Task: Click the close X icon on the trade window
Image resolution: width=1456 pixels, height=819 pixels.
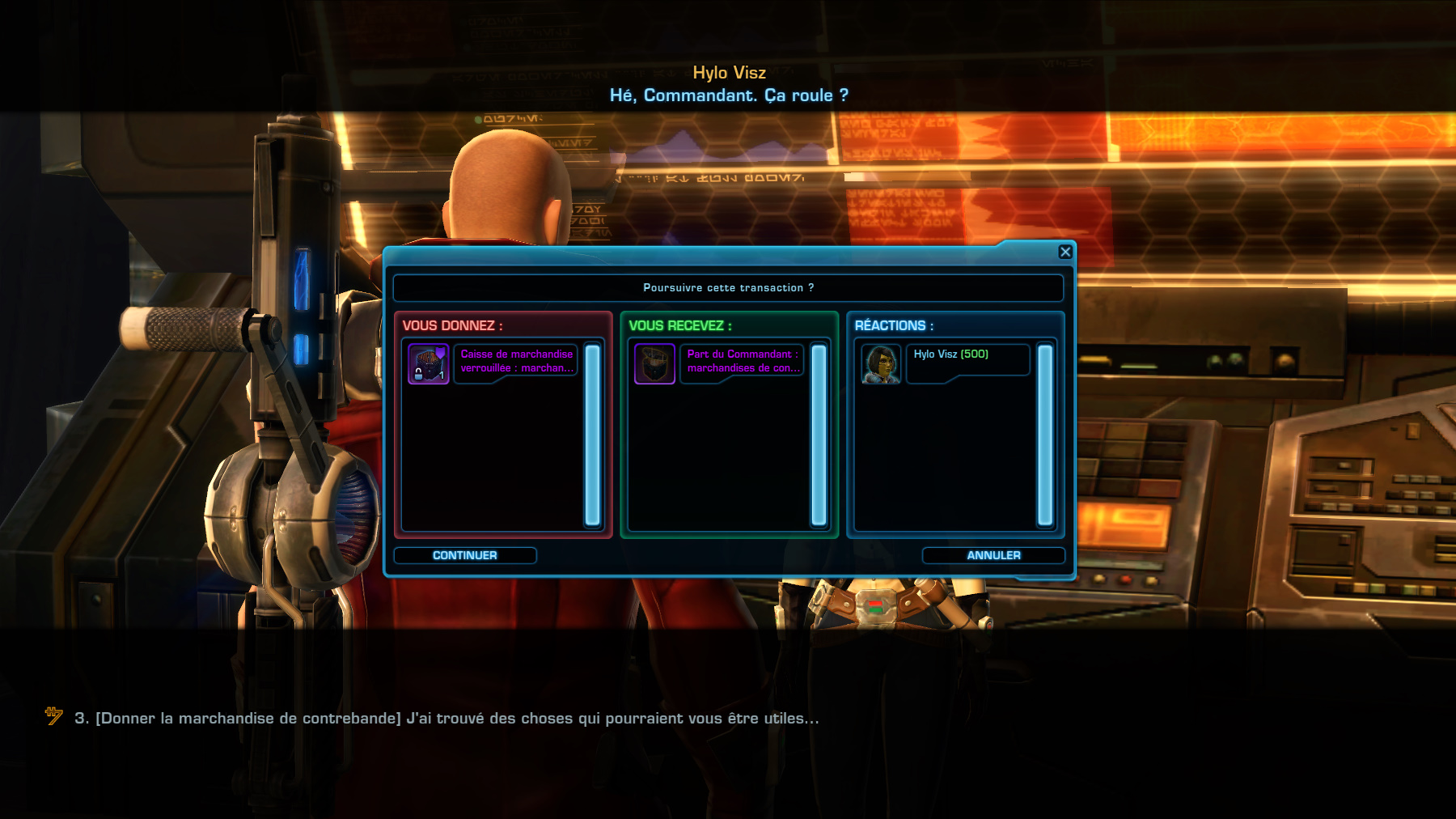Action: click(1065, 252)
